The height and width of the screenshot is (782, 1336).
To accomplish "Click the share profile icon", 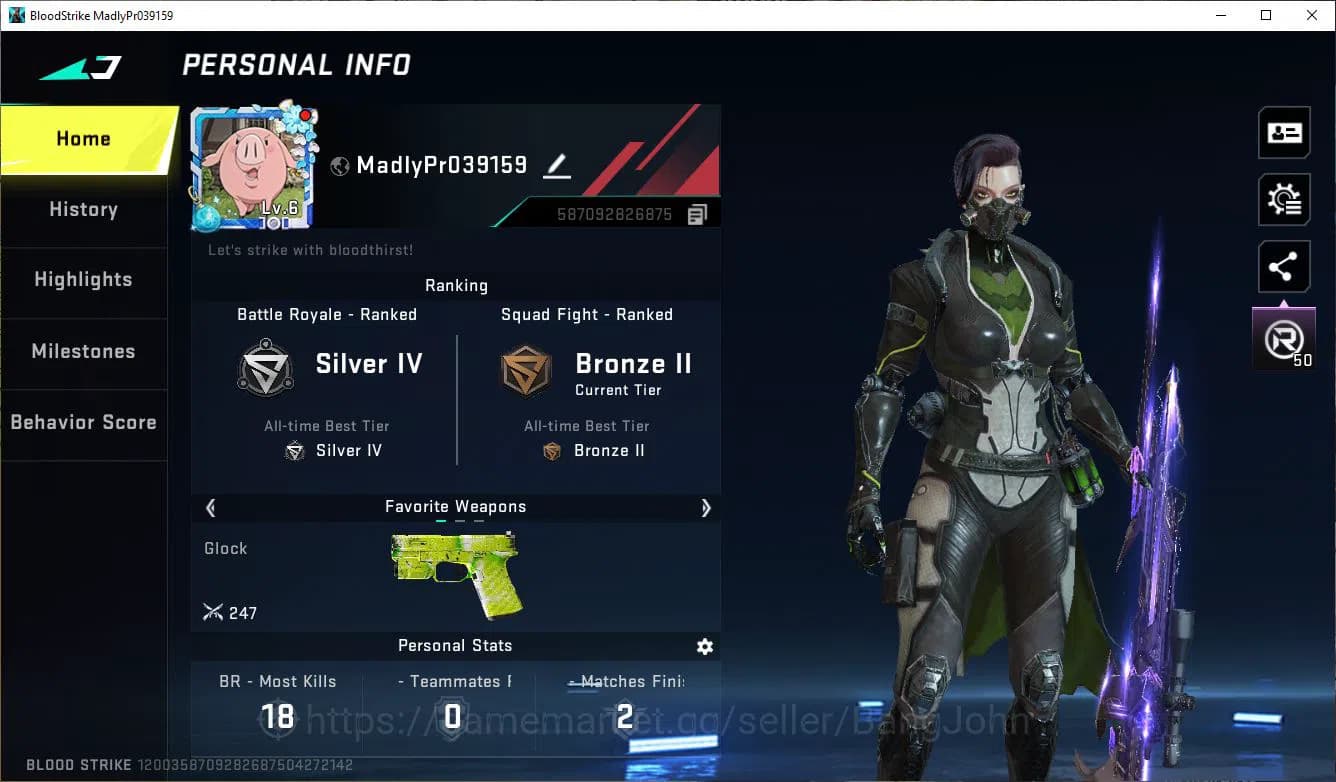I will 1284,266.
